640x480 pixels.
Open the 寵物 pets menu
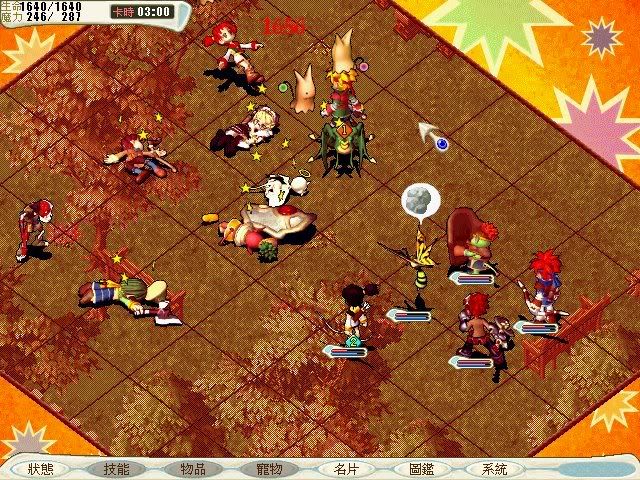point(269,468)
